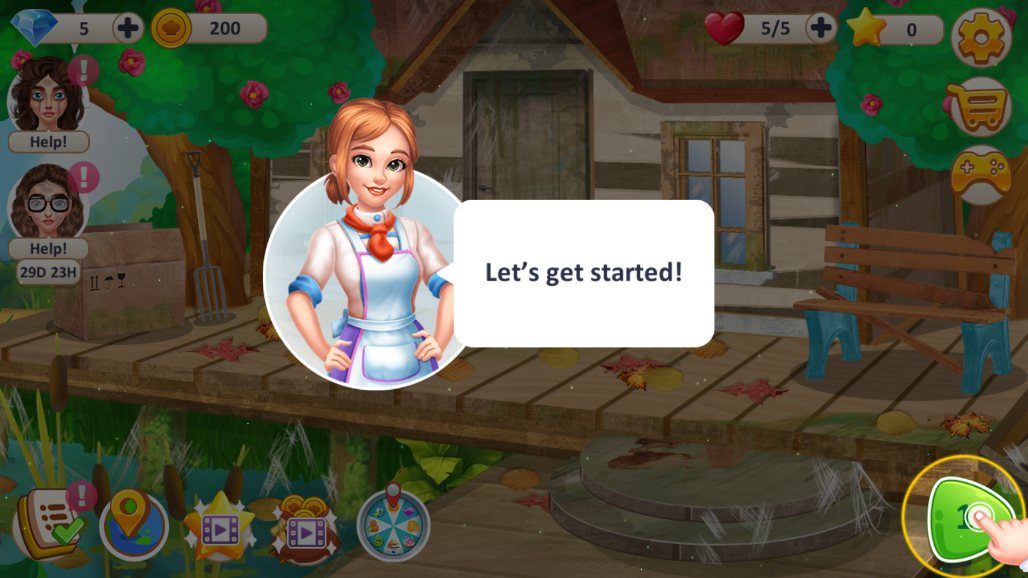Watch the star video reward

(x=219, y=525)
